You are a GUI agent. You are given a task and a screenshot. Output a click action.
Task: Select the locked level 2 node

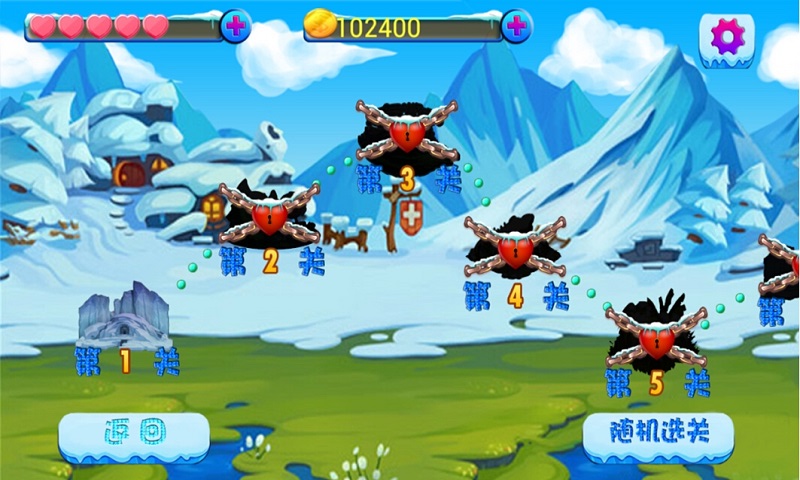(x=269, y=215)
